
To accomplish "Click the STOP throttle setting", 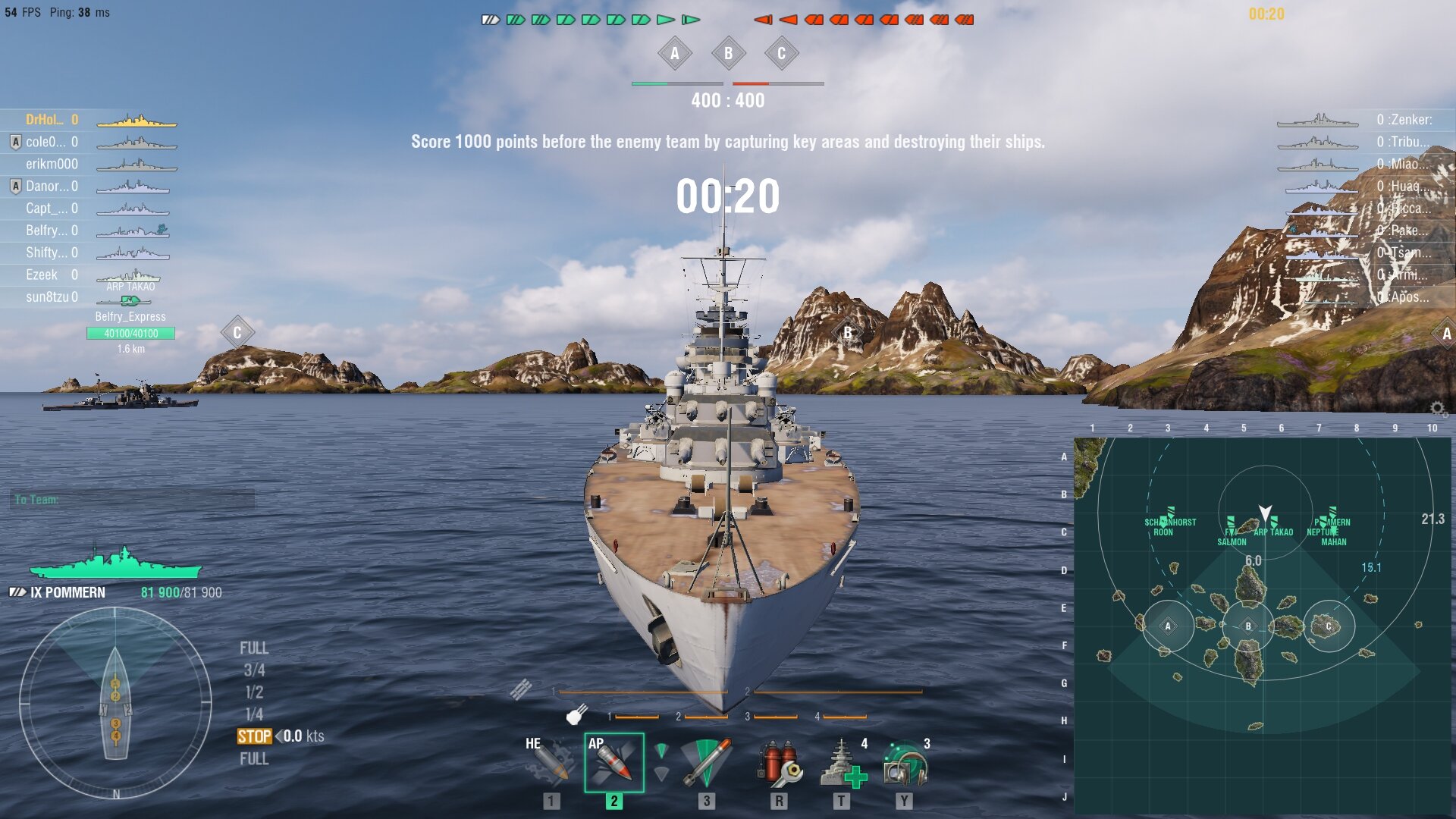I will pyautogui.click(x=254, y=736).
